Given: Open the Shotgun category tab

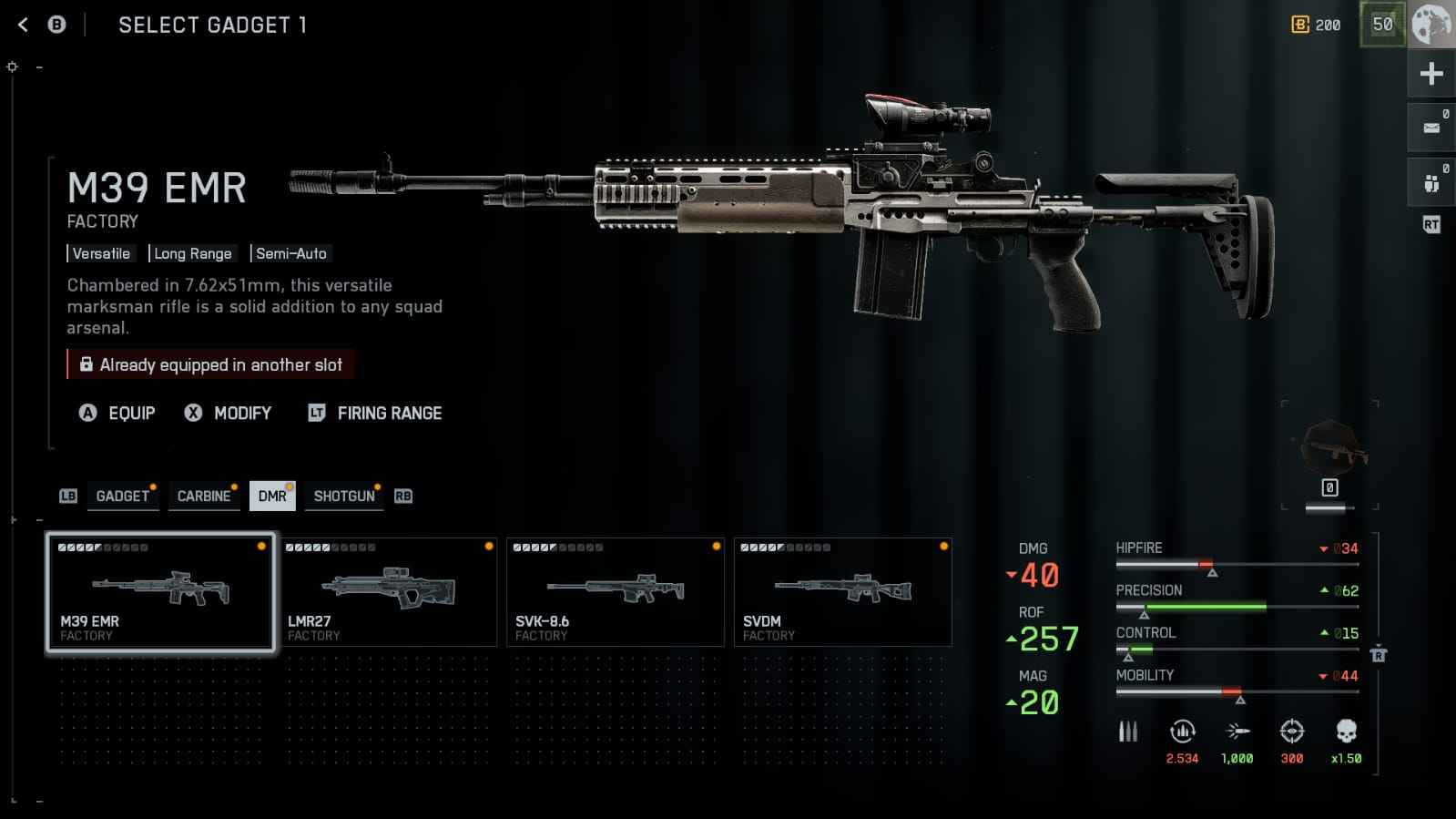Looking at the screenshot, I should 344,497.
